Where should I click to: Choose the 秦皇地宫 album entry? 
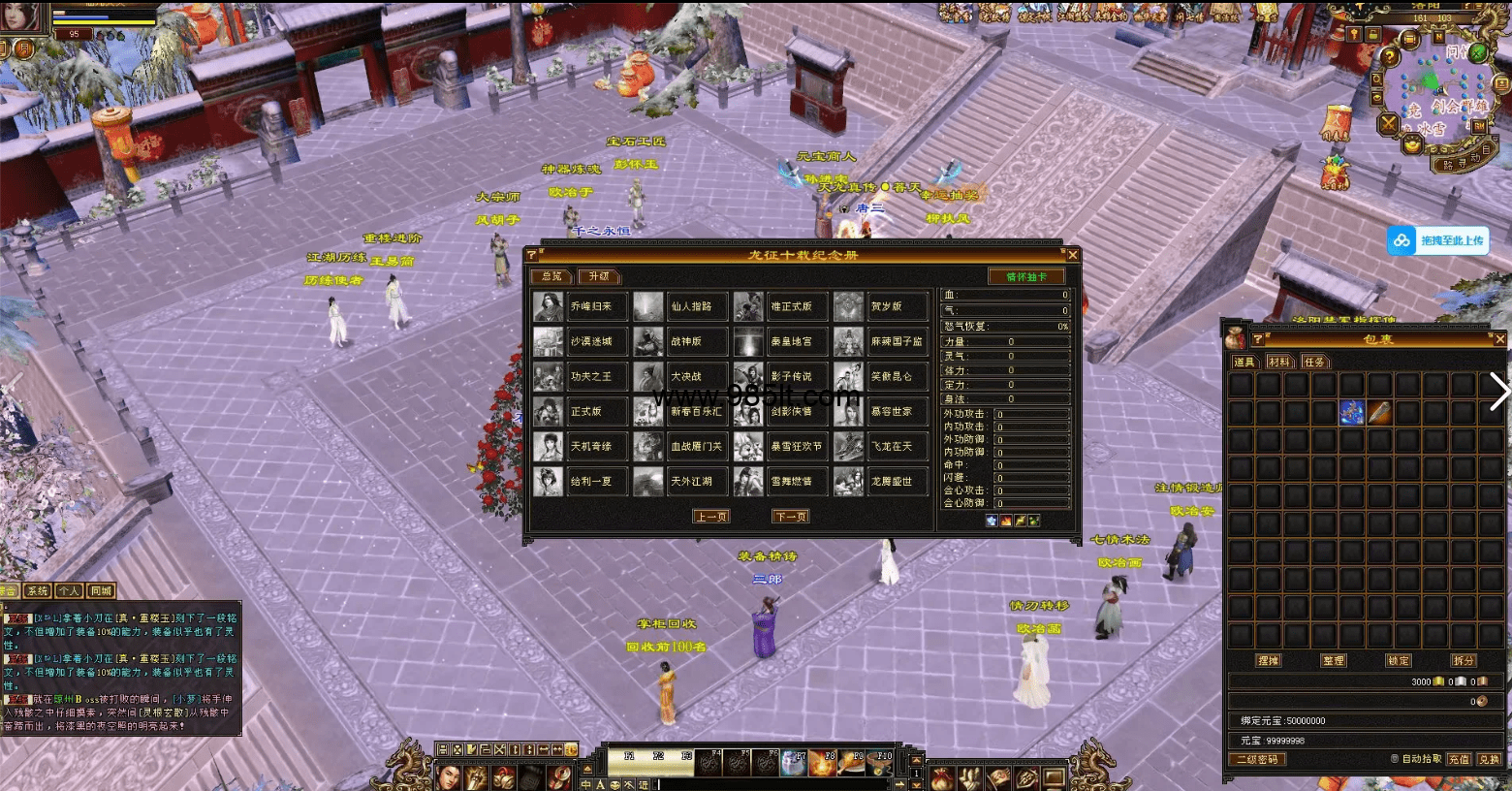[x=791, y=341]
